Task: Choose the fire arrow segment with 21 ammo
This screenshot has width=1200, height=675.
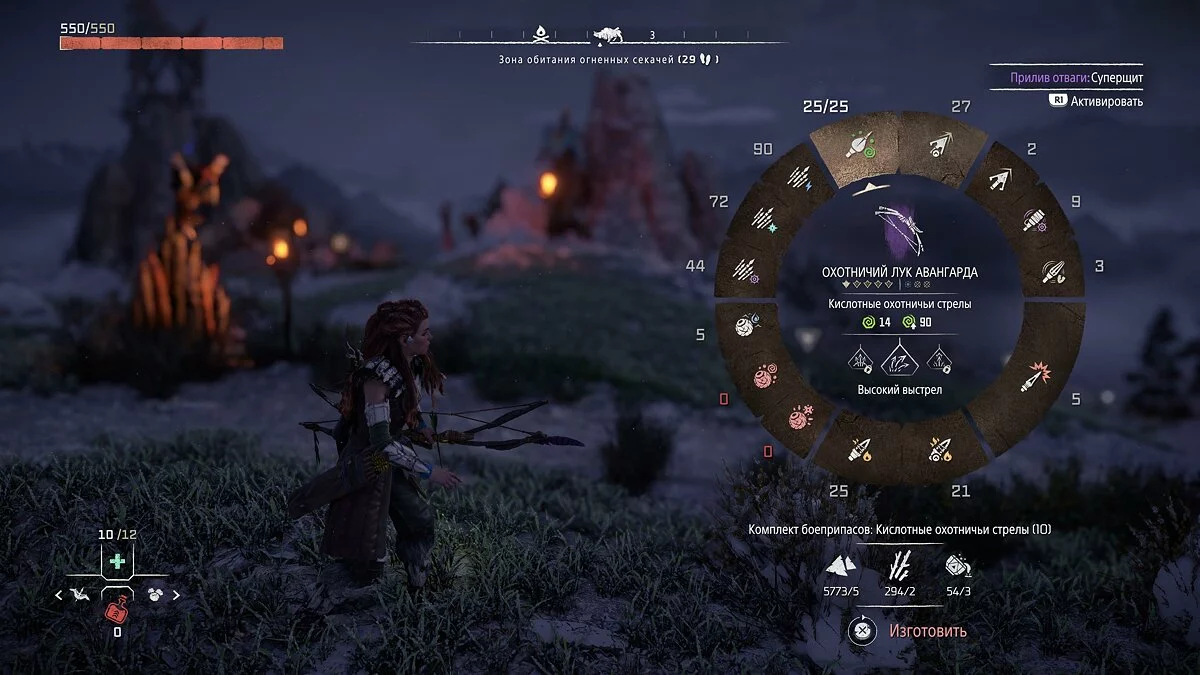Action: coord(939,449)
